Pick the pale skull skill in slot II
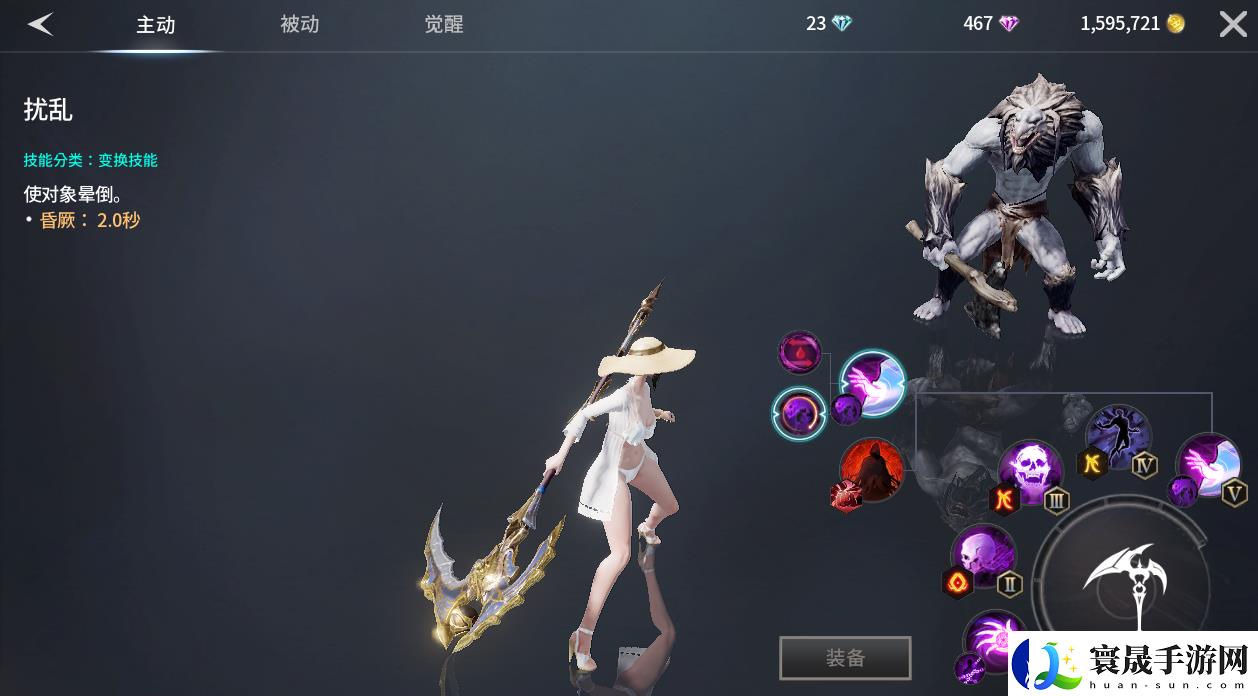The image size is (1258, 696). point(982,555)
